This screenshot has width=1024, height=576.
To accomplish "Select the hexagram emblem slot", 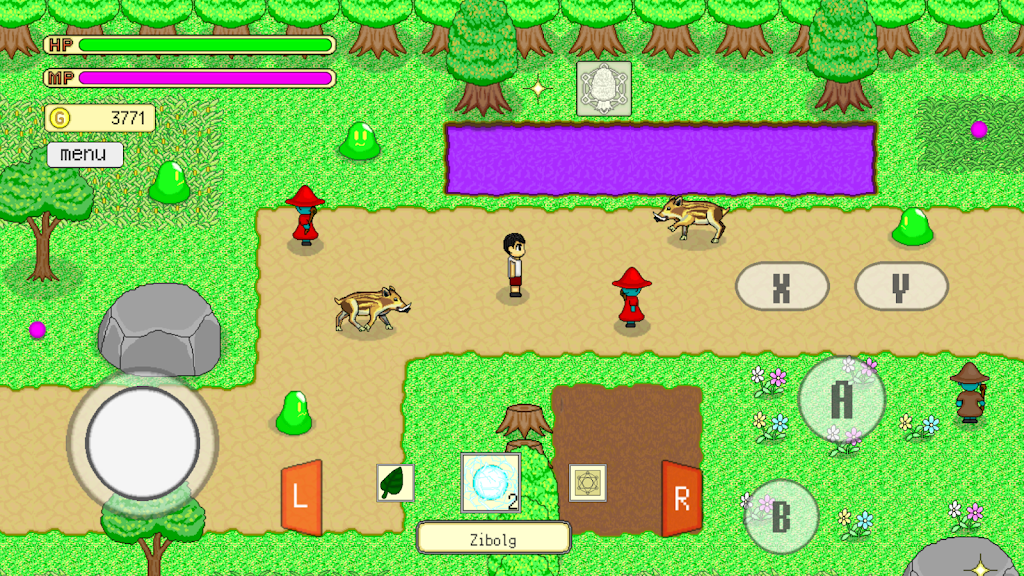I will point(587,483).
